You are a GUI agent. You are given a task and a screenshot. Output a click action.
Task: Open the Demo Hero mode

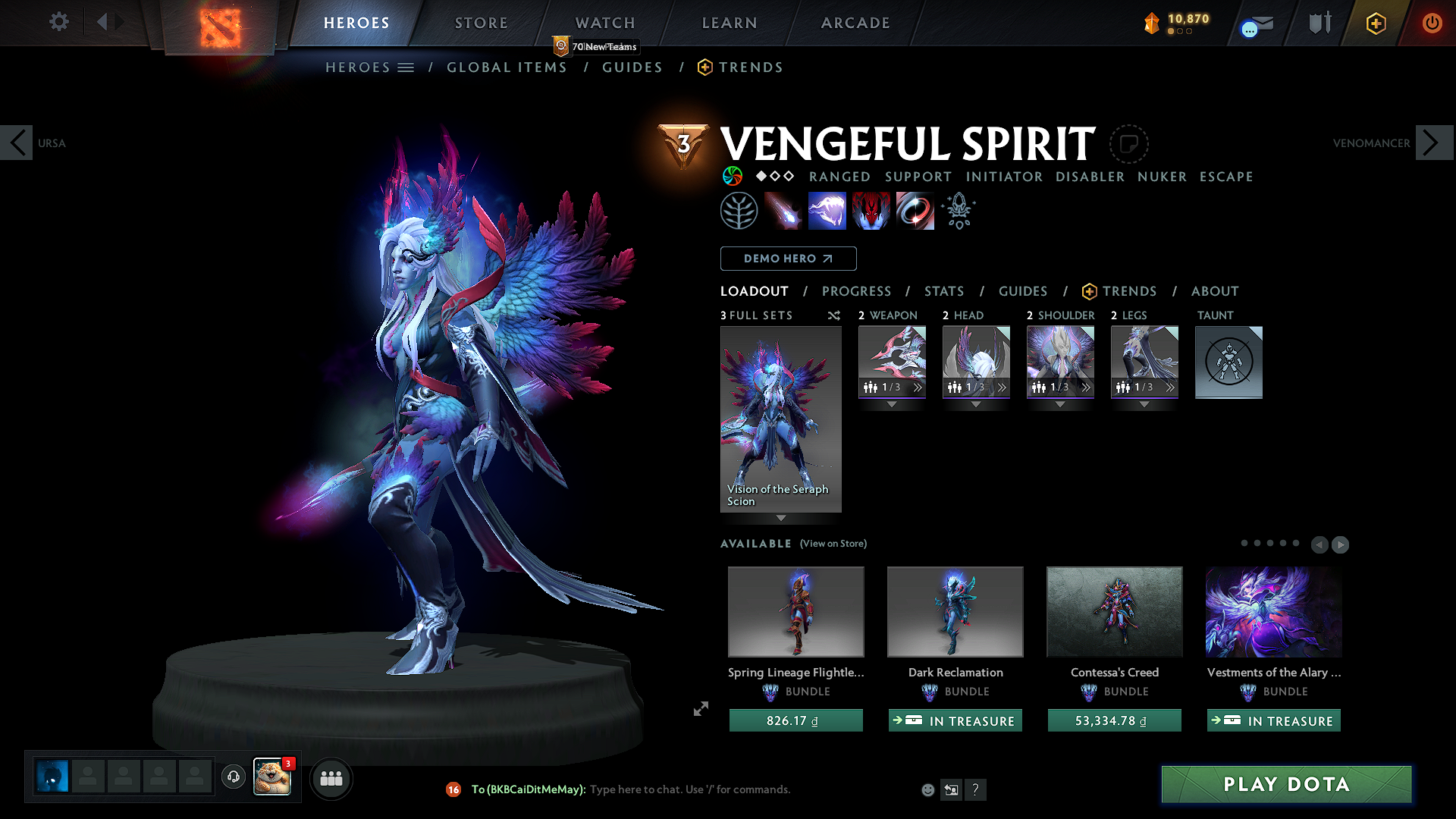point(788,259)
